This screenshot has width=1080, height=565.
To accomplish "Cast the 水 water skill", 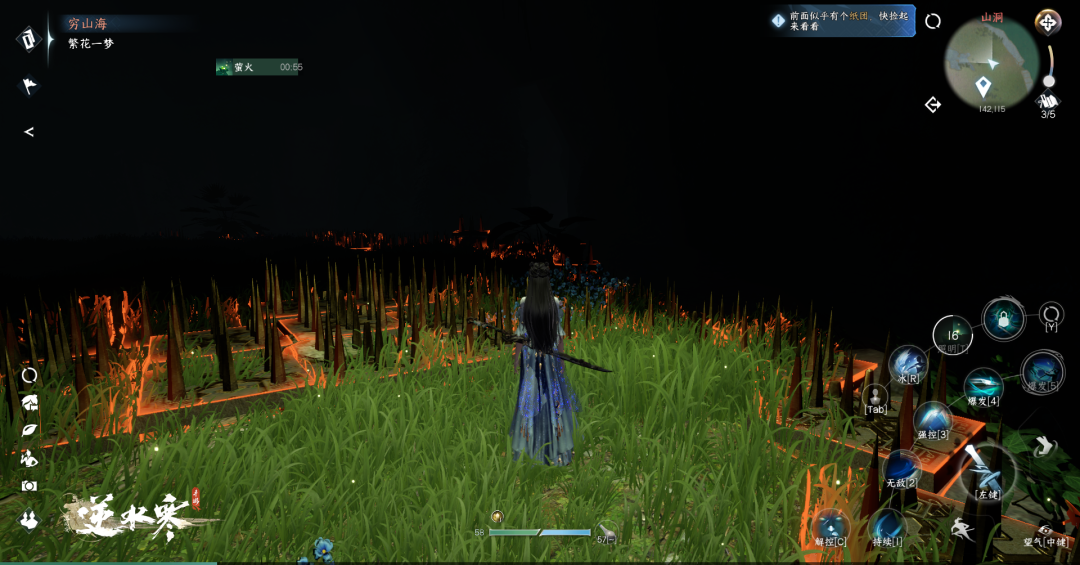I will tap(908, 362).
